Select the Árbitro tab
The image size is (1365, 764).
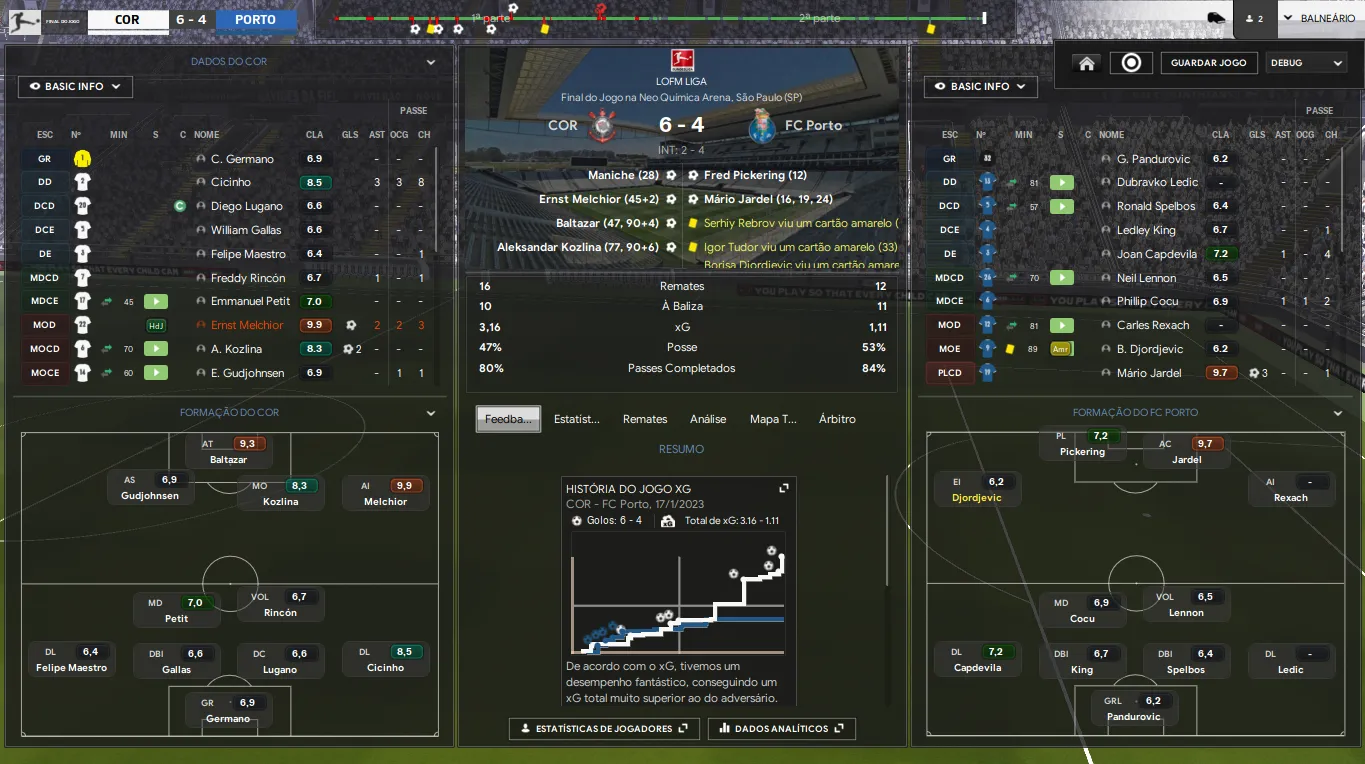click(837, 419)
